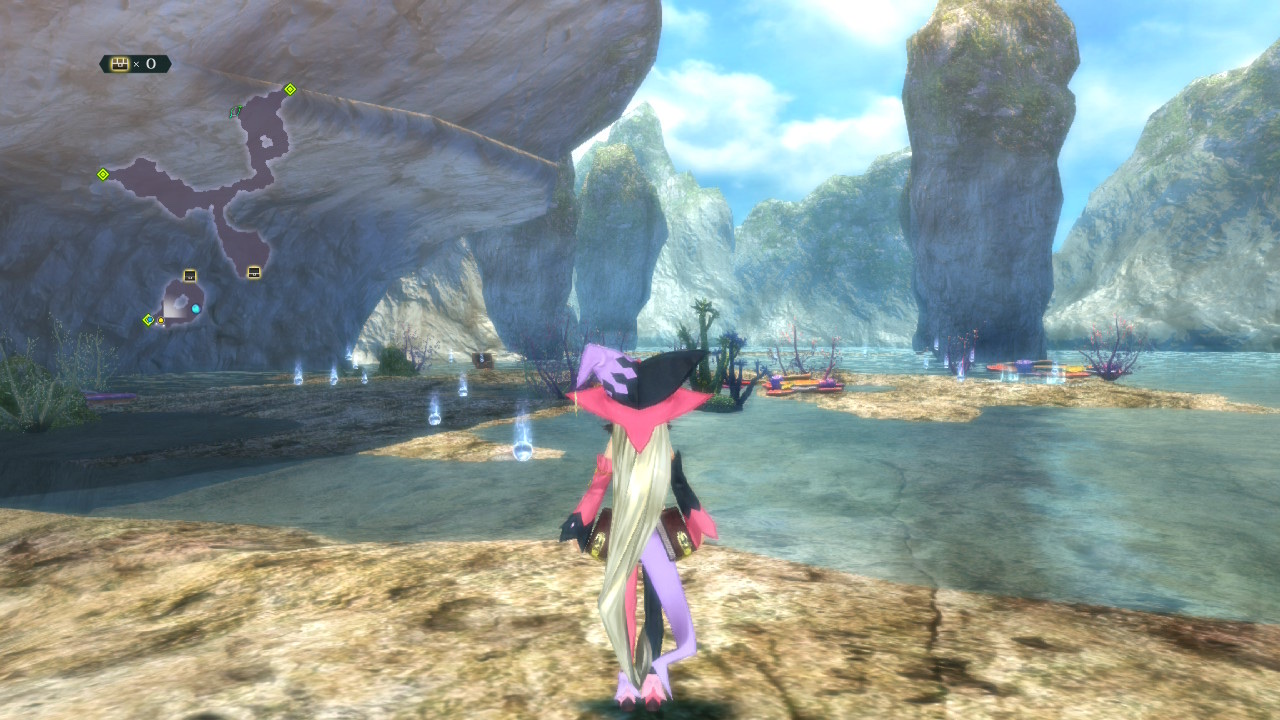Select the green arrow marker on the minimap
Image resolution: width=1280 pixels, height=720 pixels.
click(x=235, y=112)
